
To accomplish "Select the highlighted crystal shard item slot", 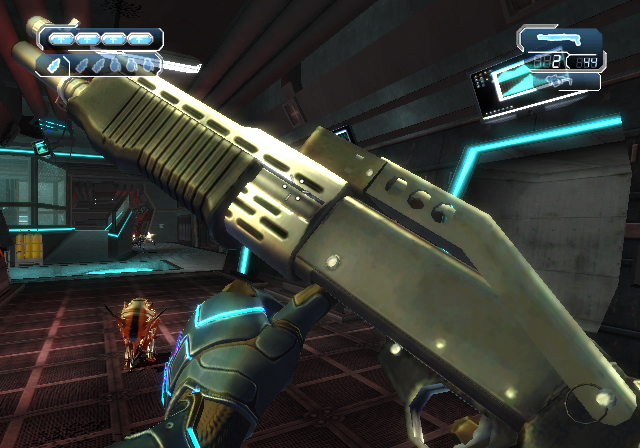I will coord(53,64).
